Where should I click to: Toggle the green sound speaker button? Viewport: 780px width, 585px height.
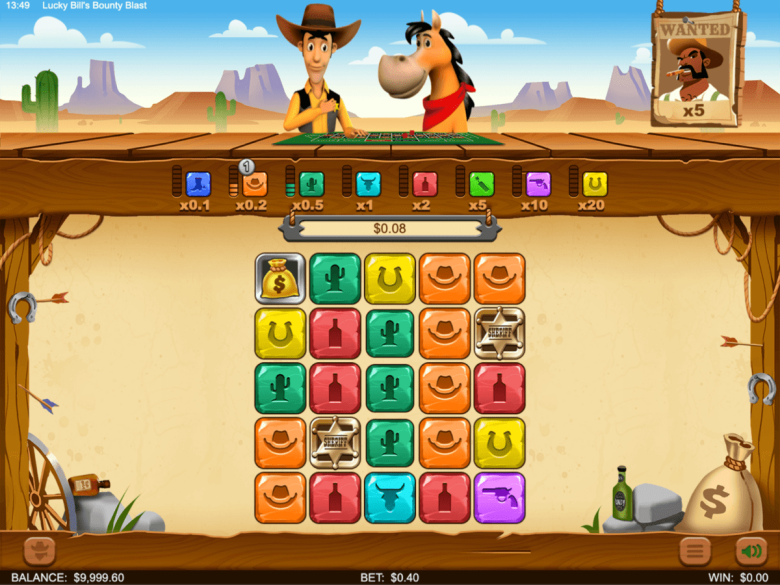coord(750,550)
